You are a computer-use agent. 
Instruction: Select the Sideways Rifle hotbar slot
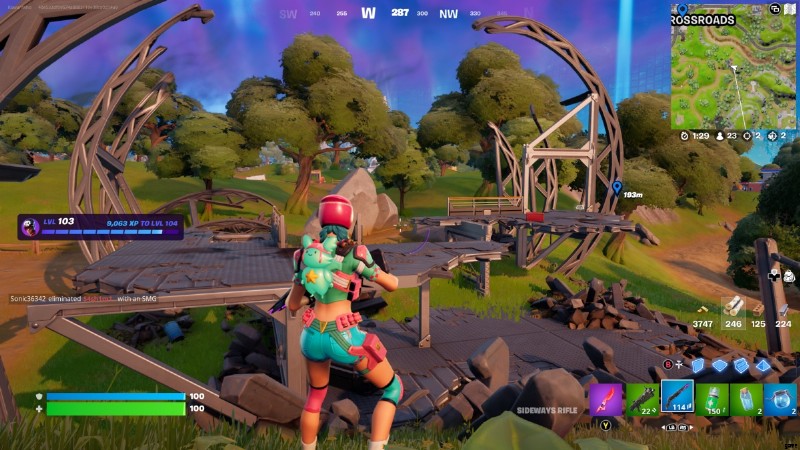(677, 397)
